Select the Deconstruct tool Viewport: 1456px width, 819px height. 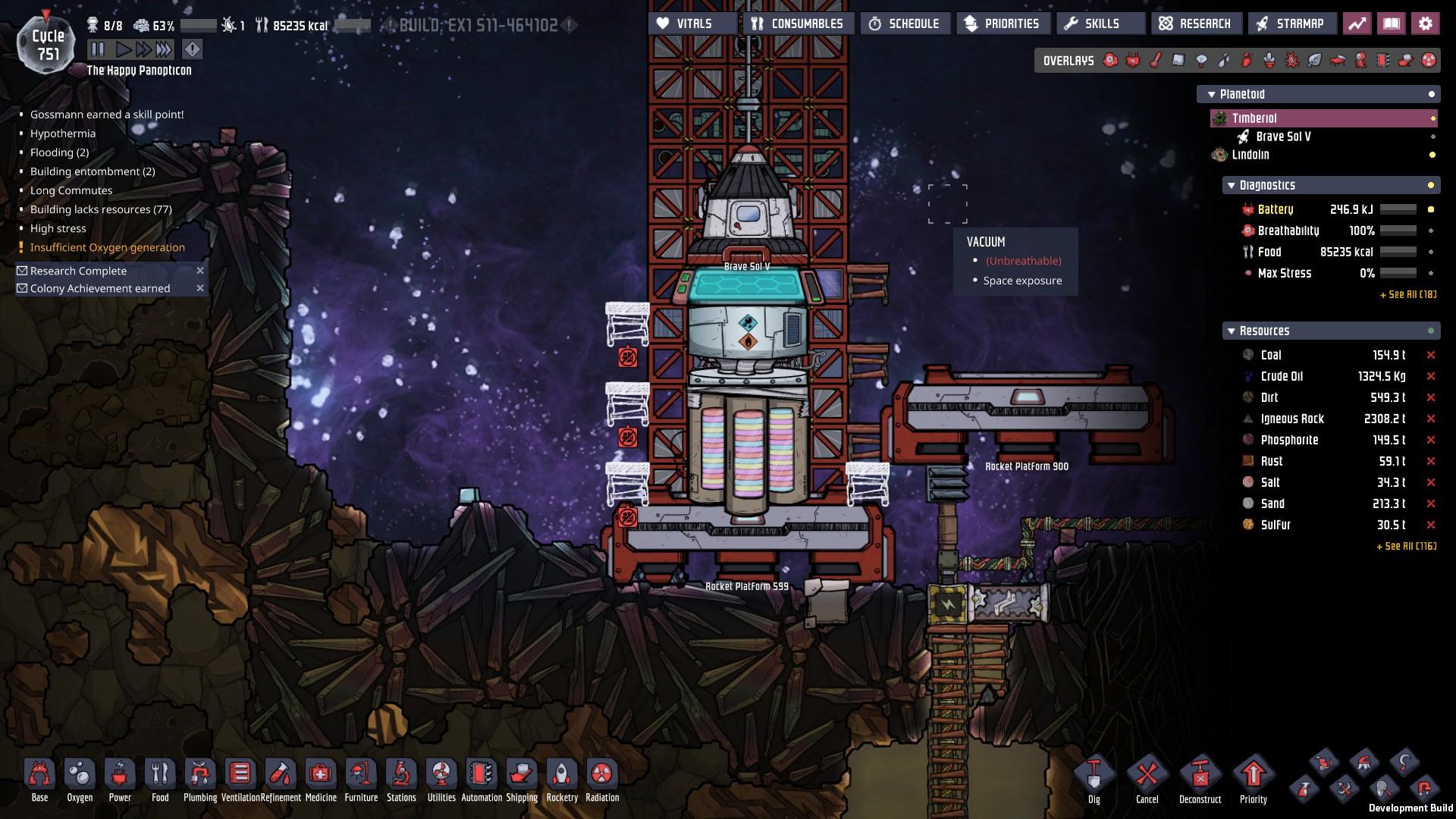click(x=1200, y=780)
